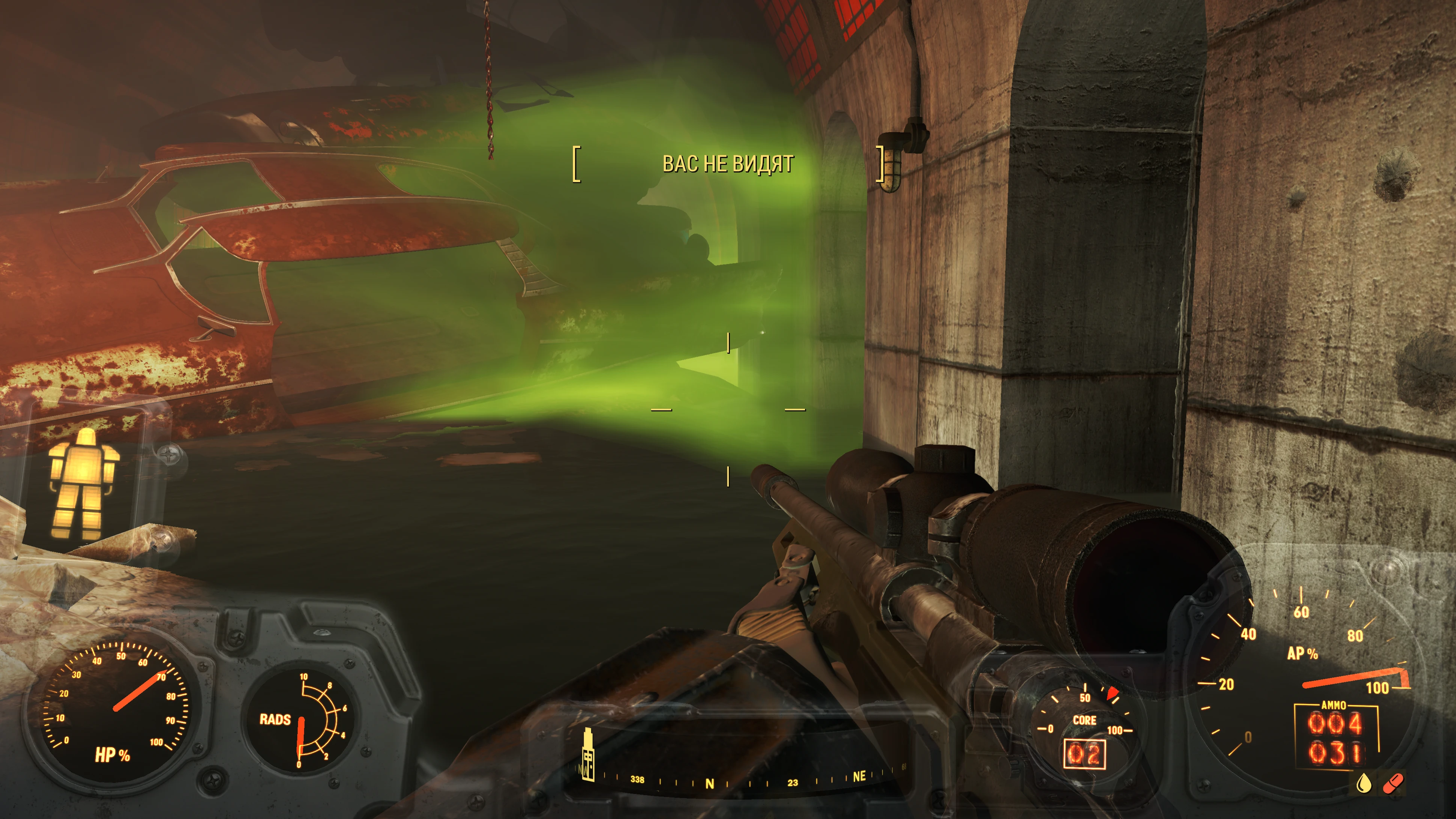Click the compass strip's N heading
The image size is (1456, 819).
[710, 783]
